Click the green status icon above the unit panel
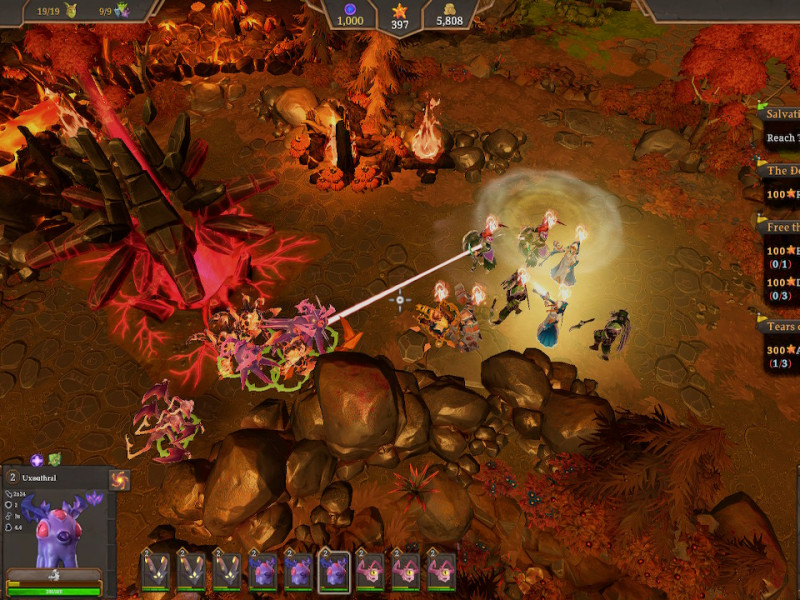 [56, 460]
